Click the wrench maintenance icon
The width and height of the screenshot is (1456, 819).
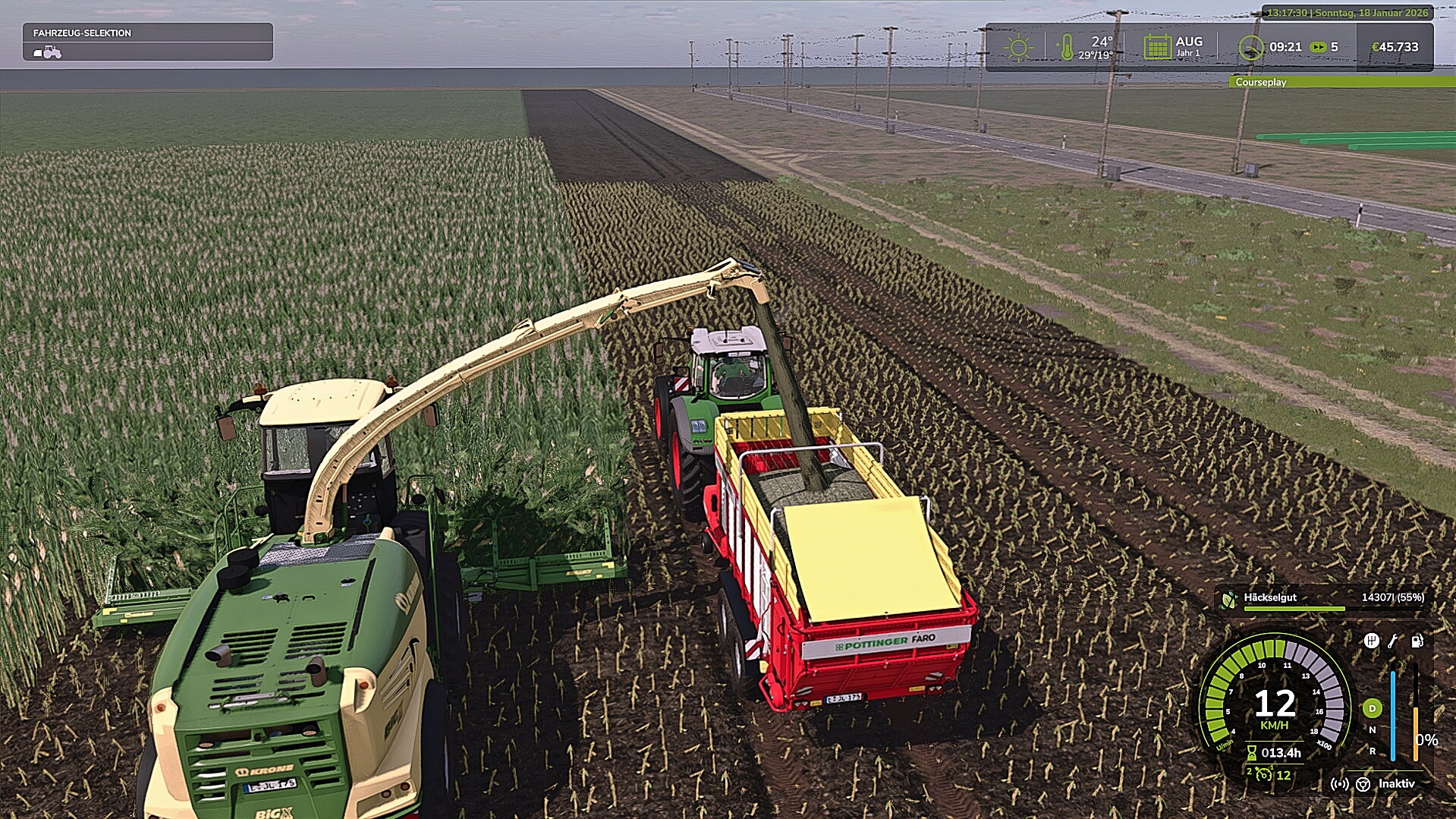pos(1392,641)
